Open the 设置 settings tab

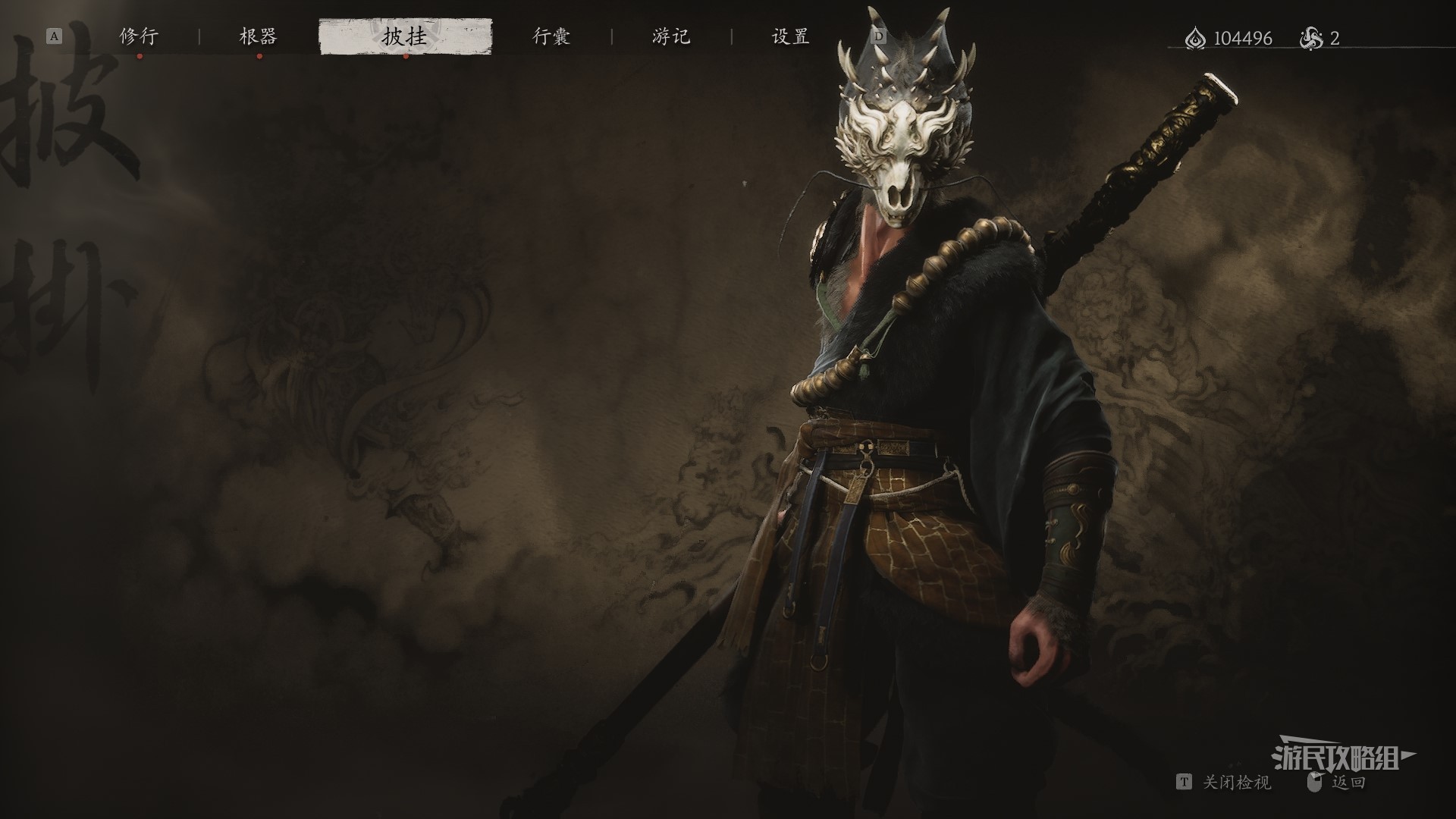[790, 36]
